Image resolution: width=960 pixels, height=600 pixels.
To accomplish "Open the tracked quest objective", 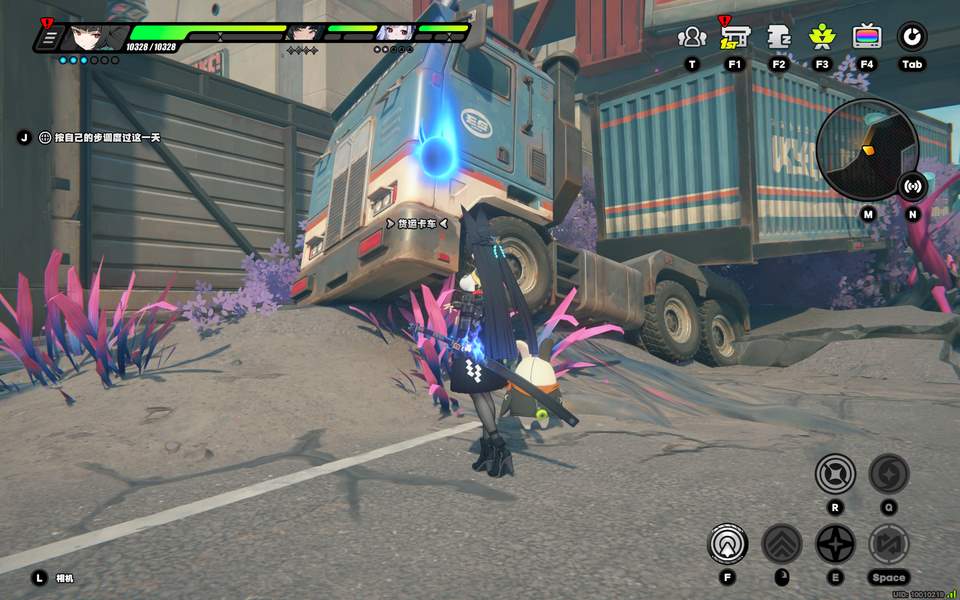I will 100,137.
